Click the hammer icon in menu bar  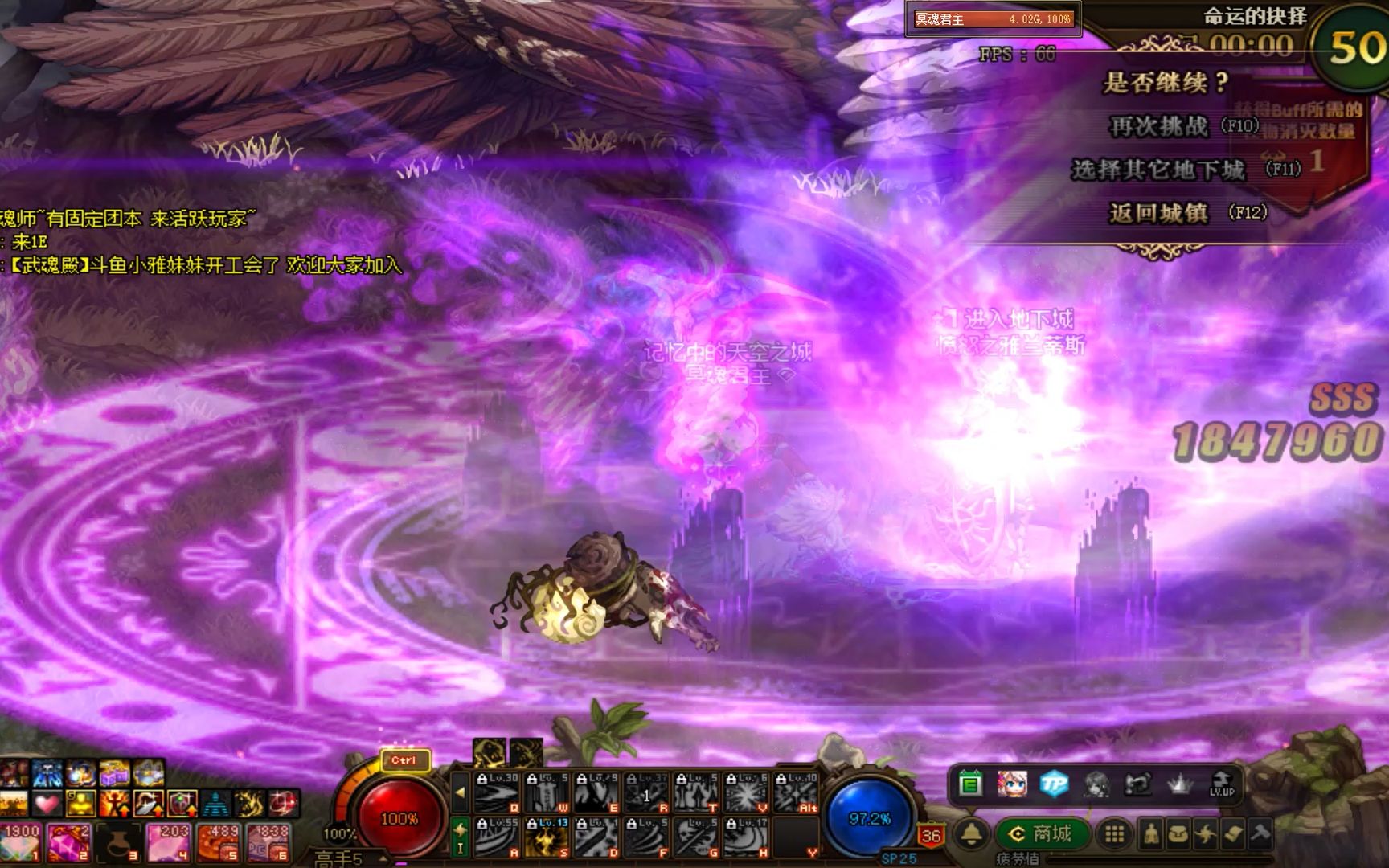[1260, 834]
